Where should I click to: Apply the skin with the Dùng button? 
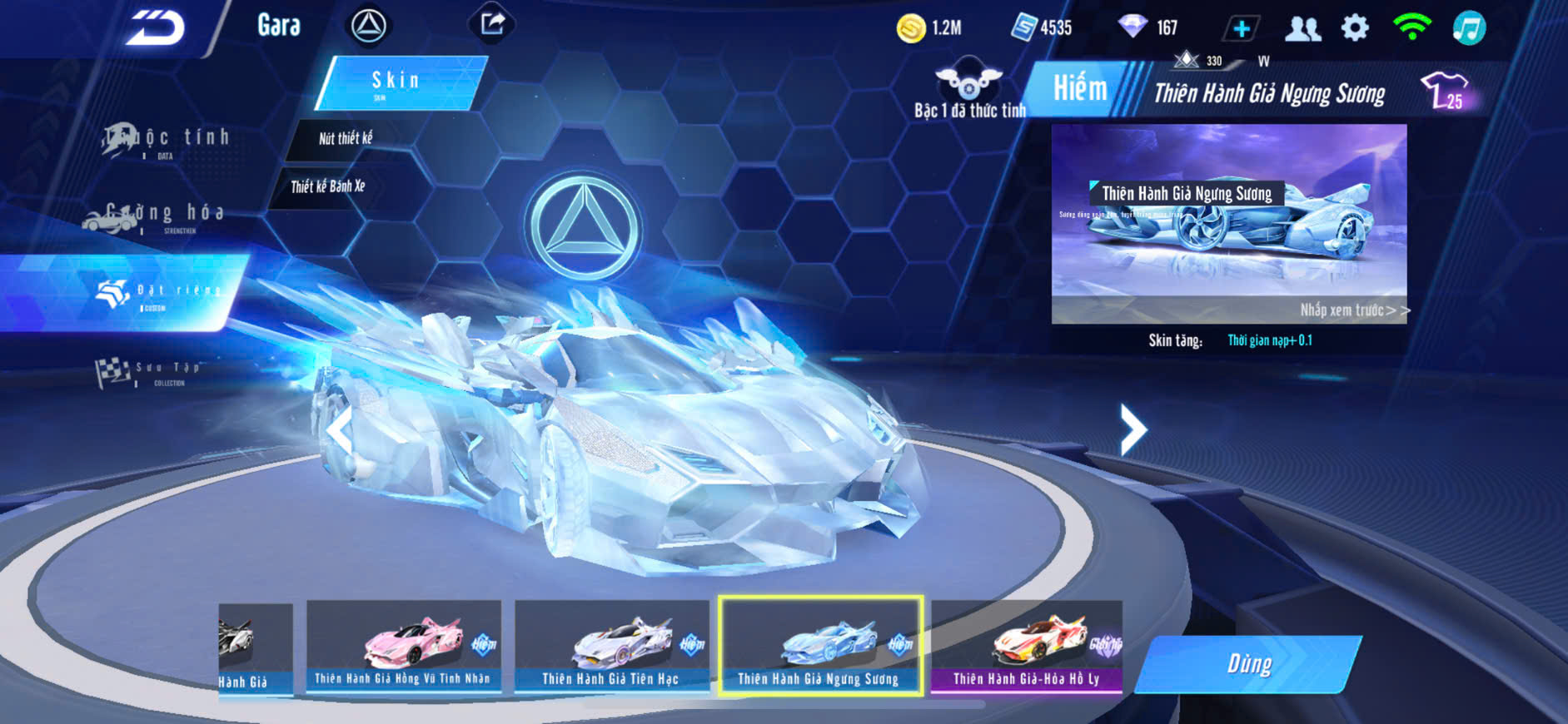[x=1249, y=664]
